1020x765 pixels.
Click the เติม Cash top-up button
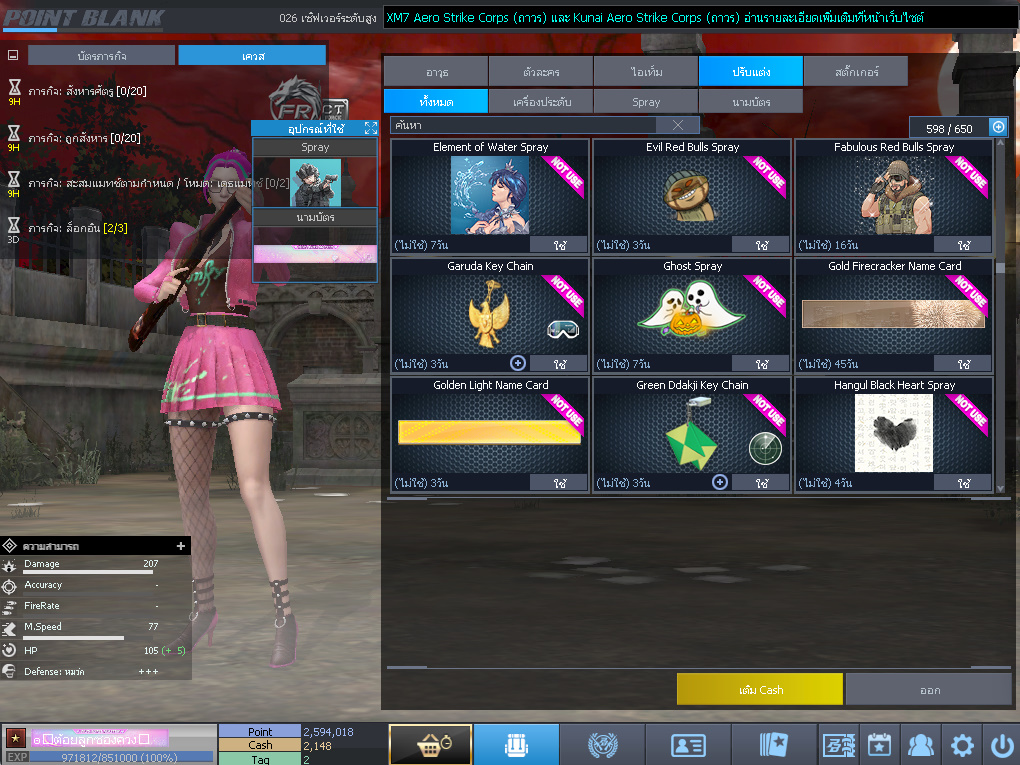(760, 690)
